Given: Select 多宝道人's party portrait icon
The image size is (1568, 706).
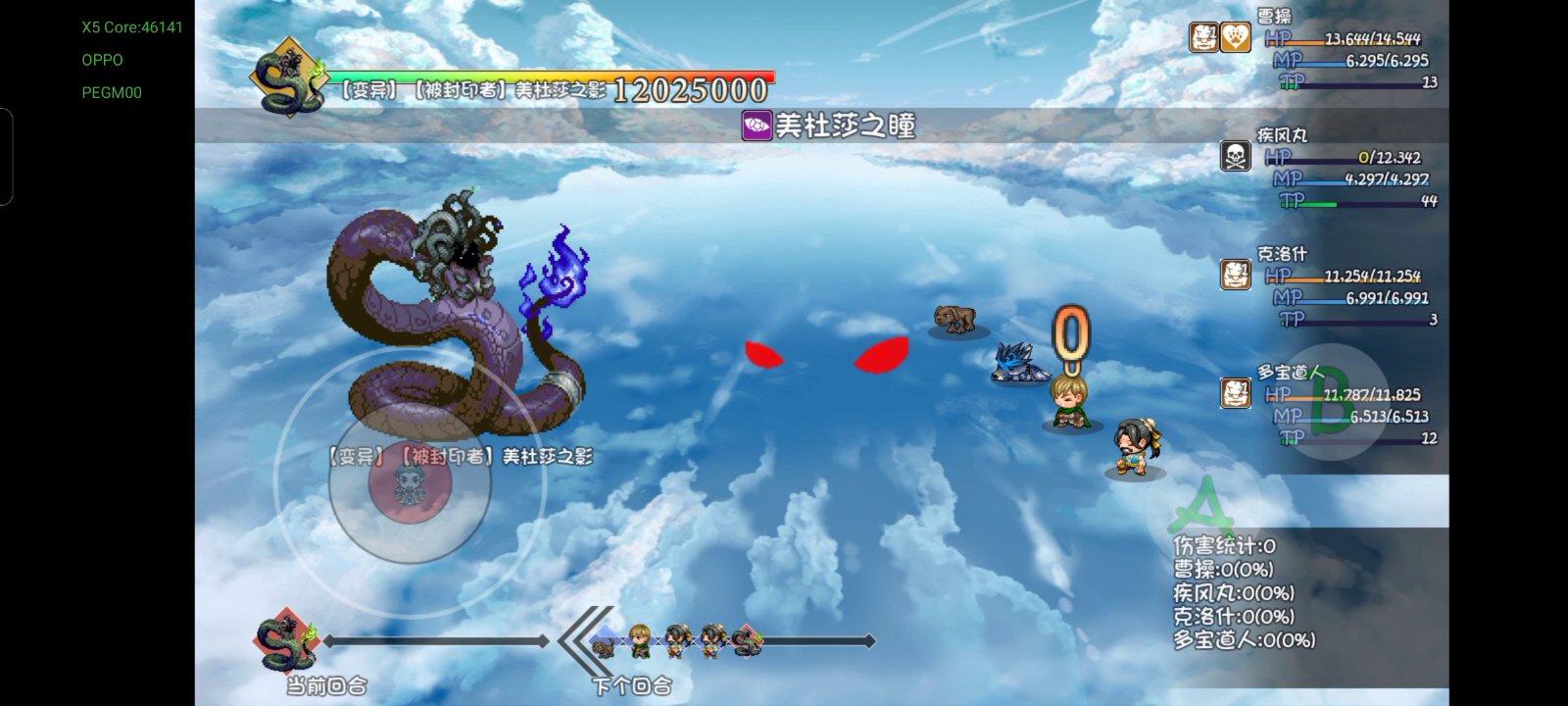Looking at the screenshot, I should 1235,393.
